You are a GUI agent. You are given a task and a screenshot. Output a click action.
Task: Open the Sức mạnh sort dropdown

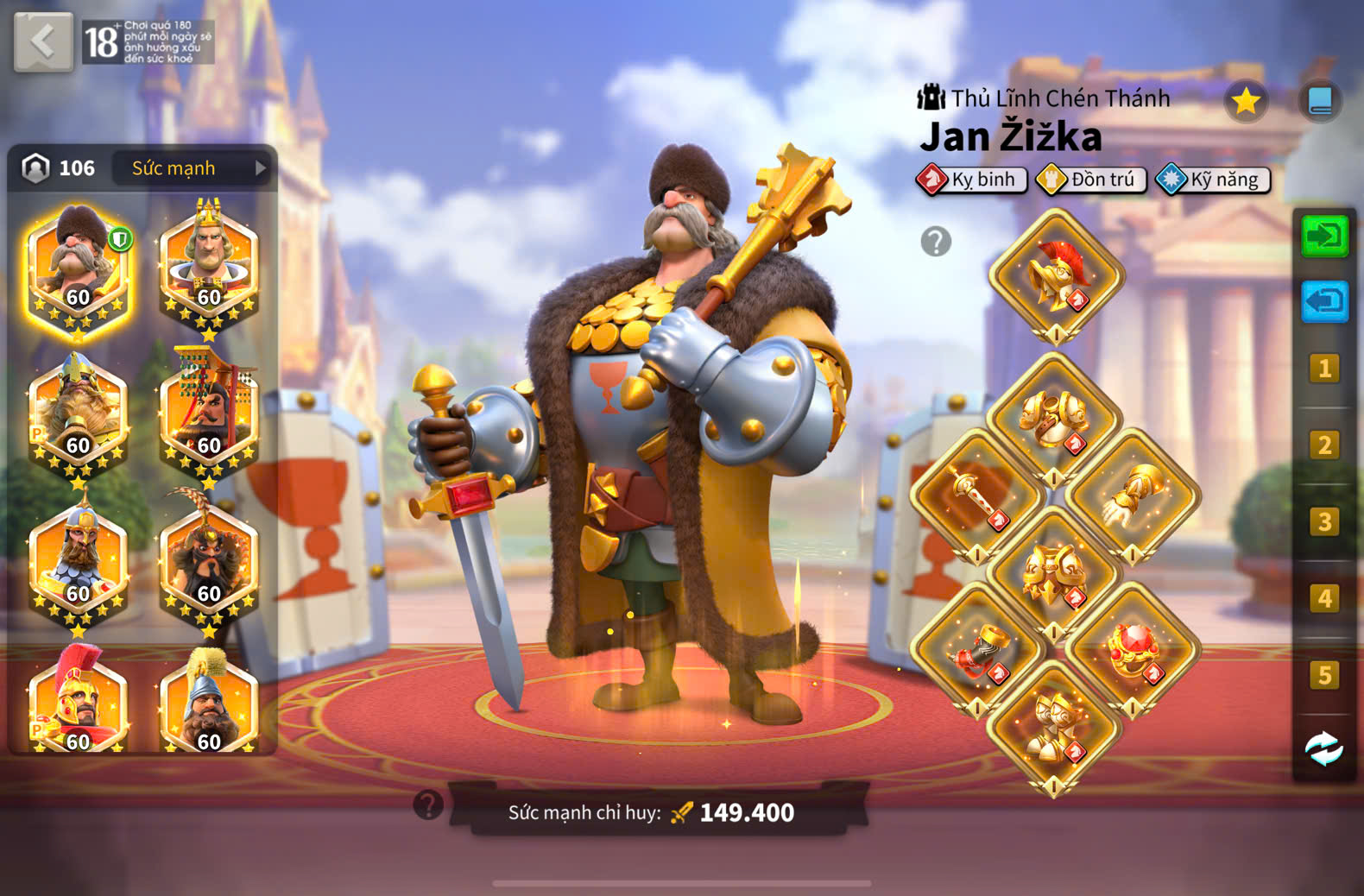tap(197, 168)
